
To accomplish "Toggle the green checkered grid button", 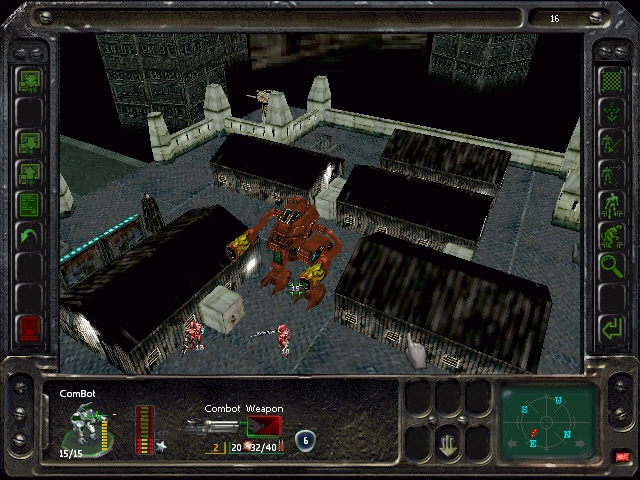I will [x=609, y=80].
